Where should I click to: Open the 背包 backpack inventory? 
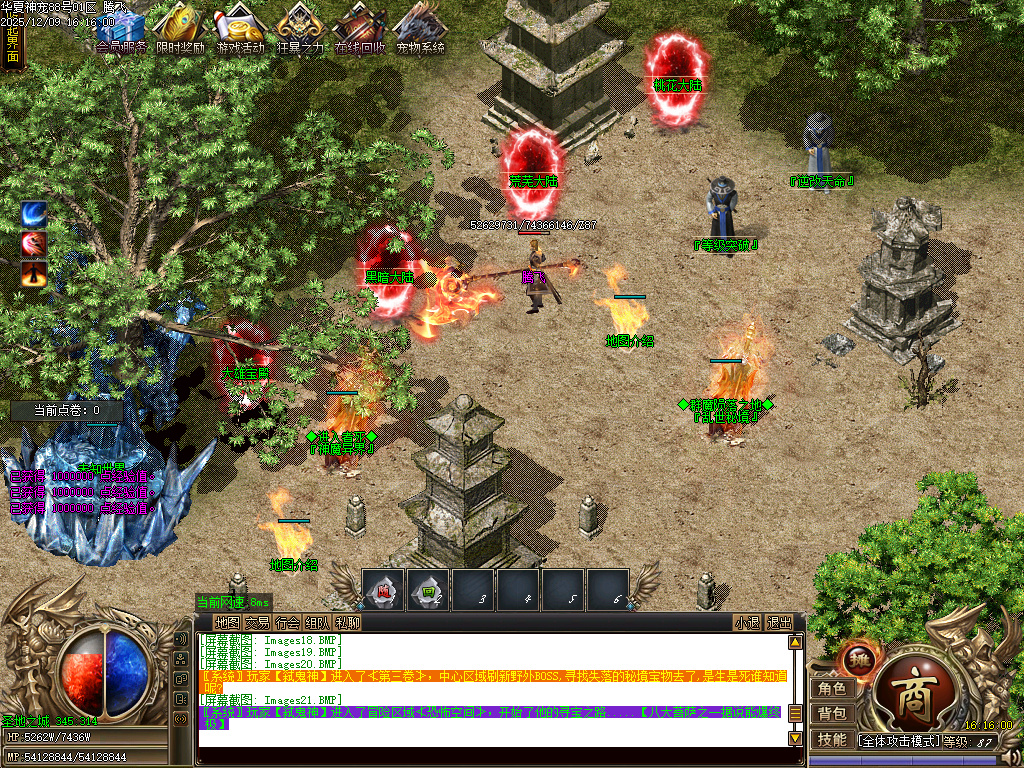(831, 714)
